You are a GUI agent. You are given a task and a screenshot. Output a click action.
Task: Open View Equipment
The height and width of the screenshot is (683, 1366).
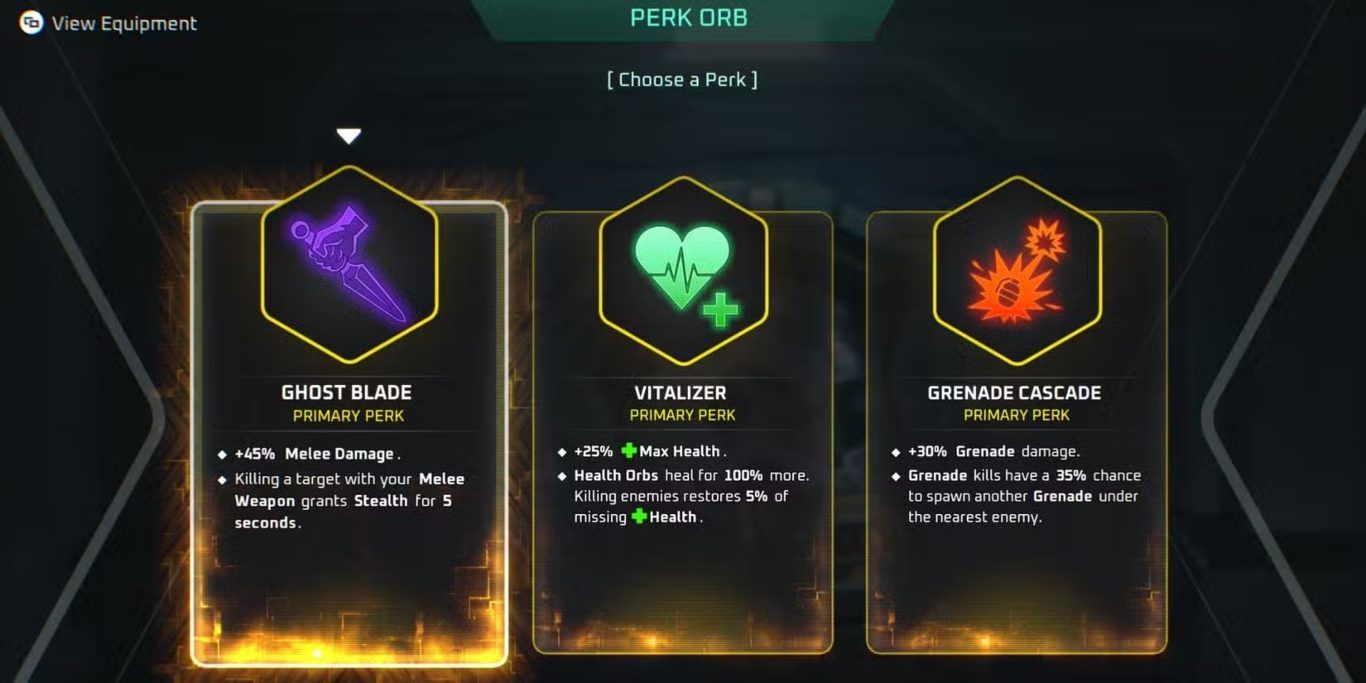(110, 23)
